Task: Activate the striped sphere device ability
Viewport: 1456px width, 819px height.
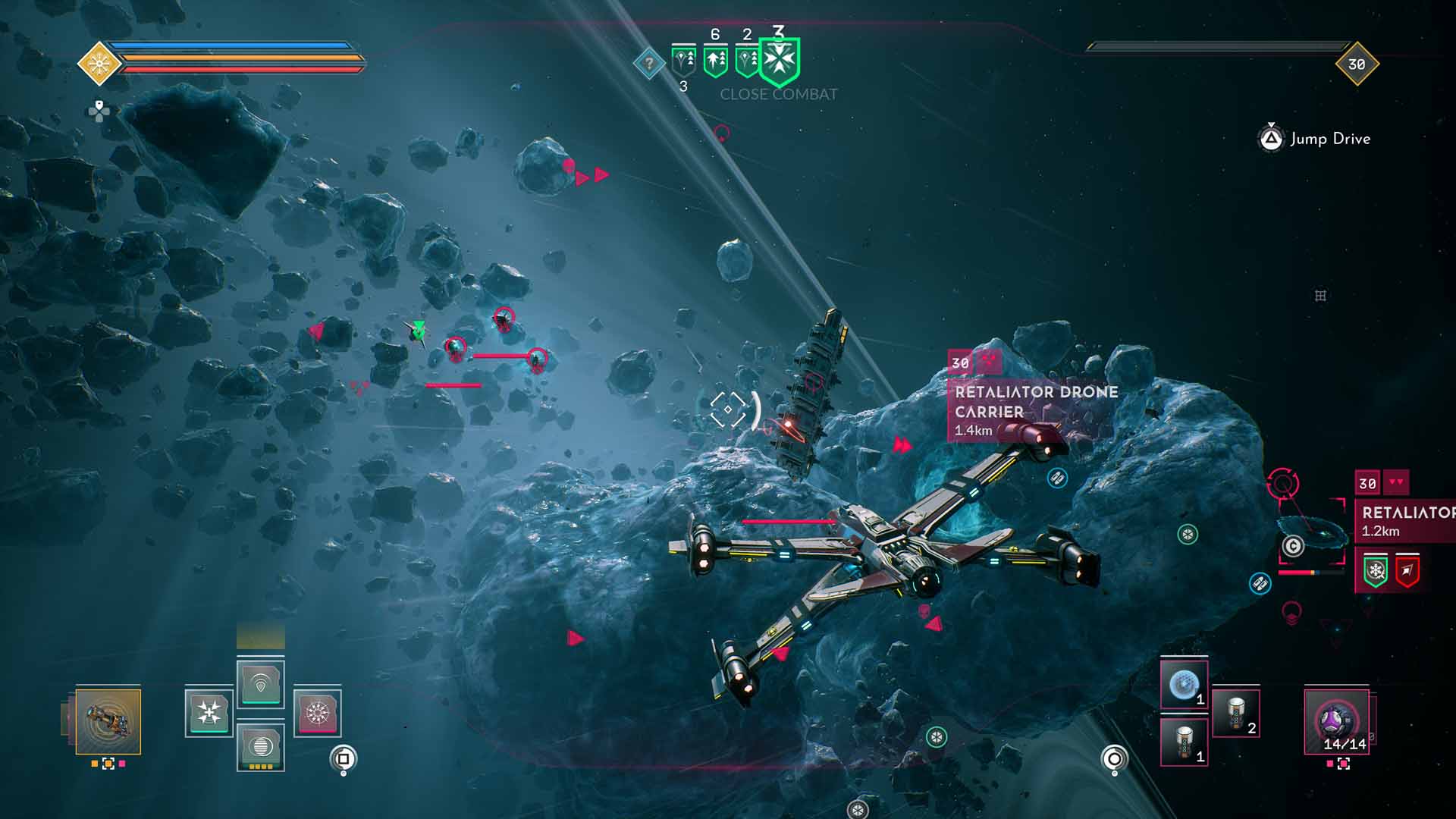Action: coord(260,746)
